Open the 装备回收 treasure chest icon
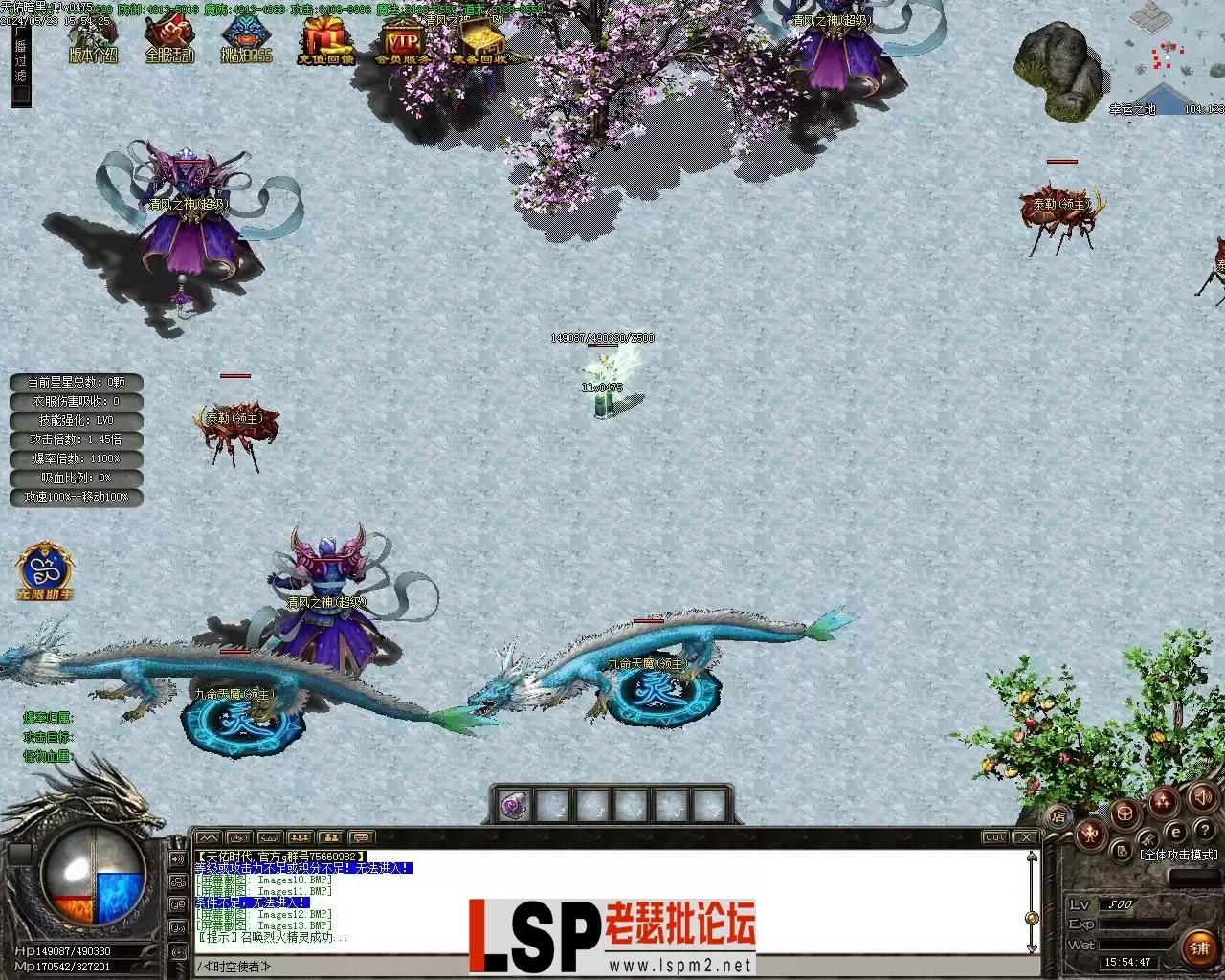Image resolution: width=1225 pixels, height=980 pixels. [x=479, y=41]
